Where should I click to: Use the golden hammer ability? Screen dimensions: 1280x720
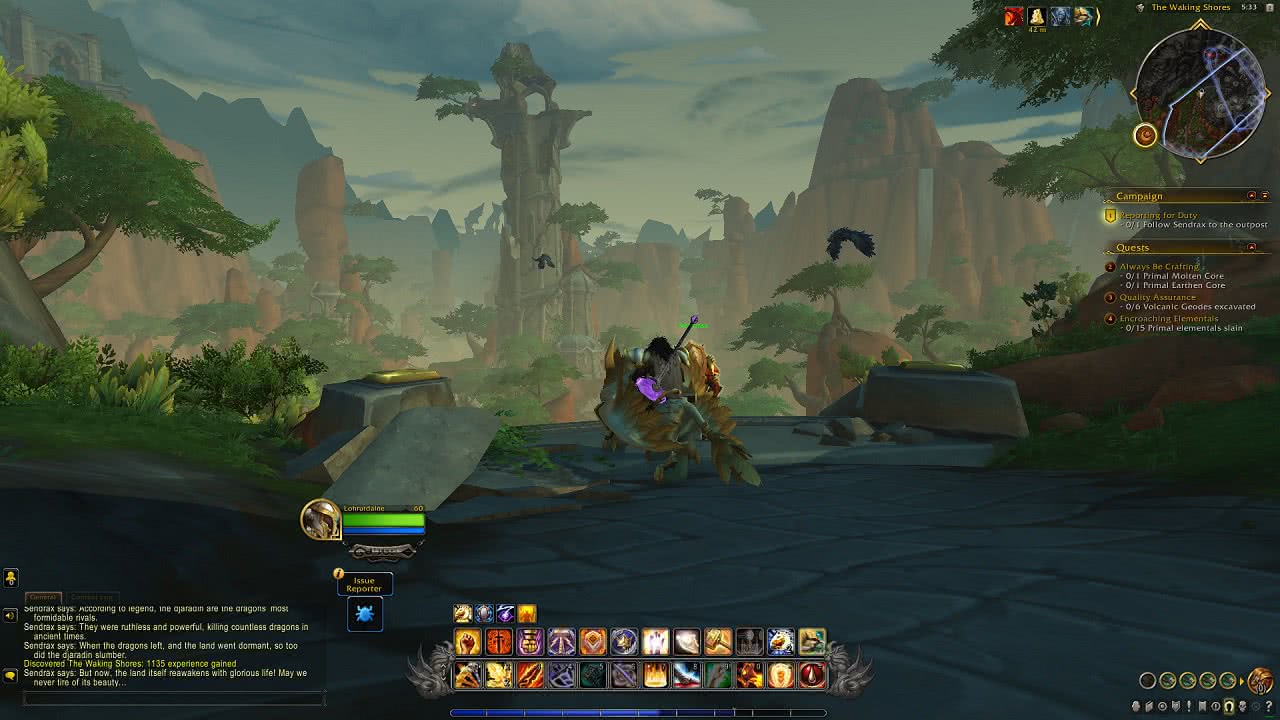718,642
